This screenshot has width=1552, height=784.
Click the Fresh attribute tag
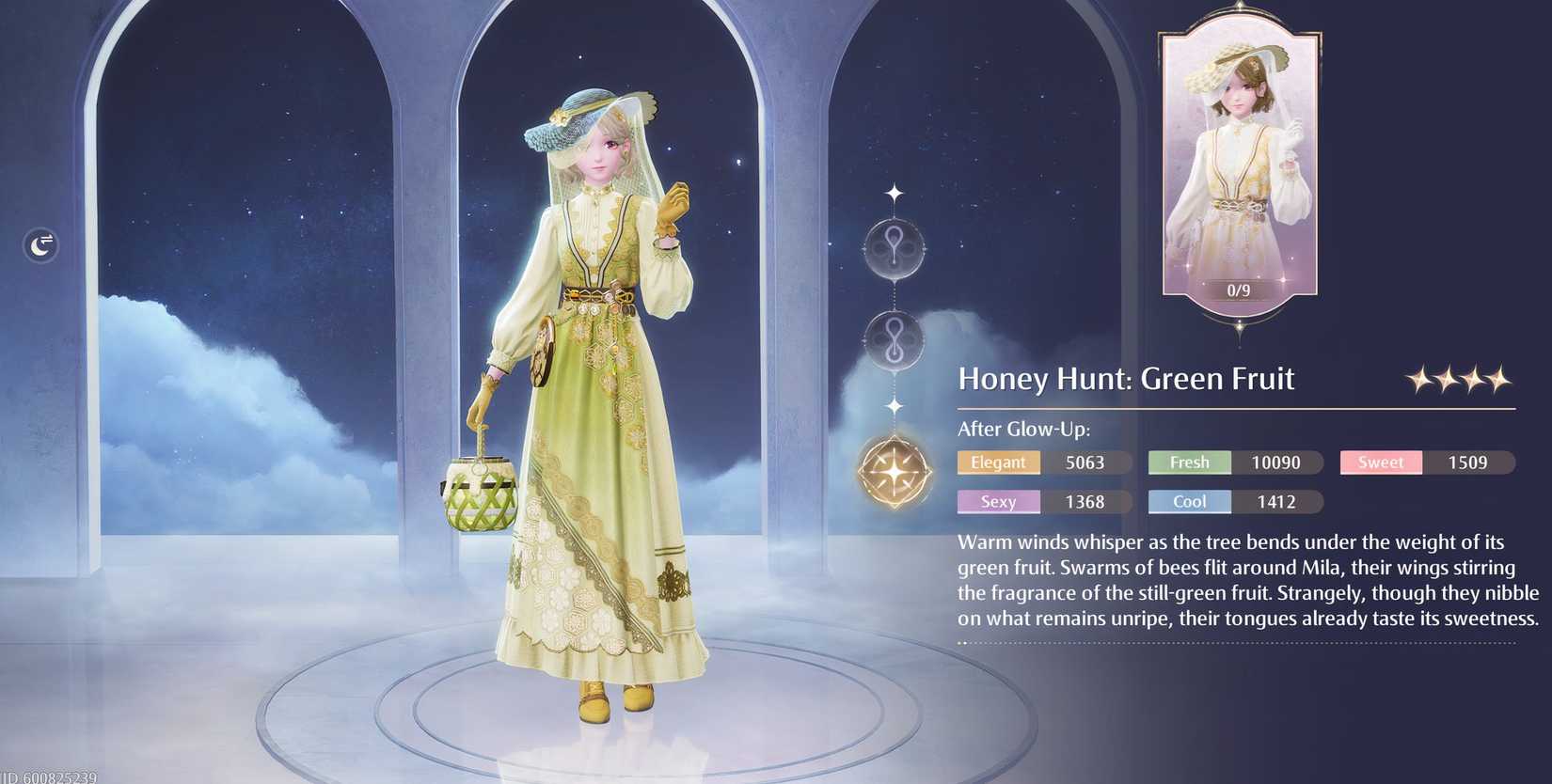pos(1189,463)
